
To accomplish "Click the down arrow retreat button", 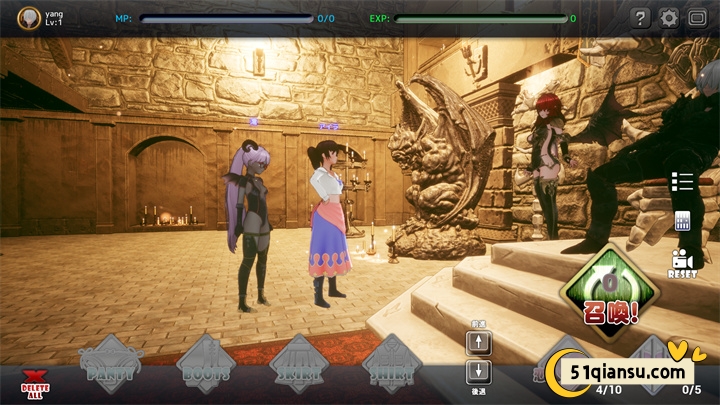I will [479, 373].
